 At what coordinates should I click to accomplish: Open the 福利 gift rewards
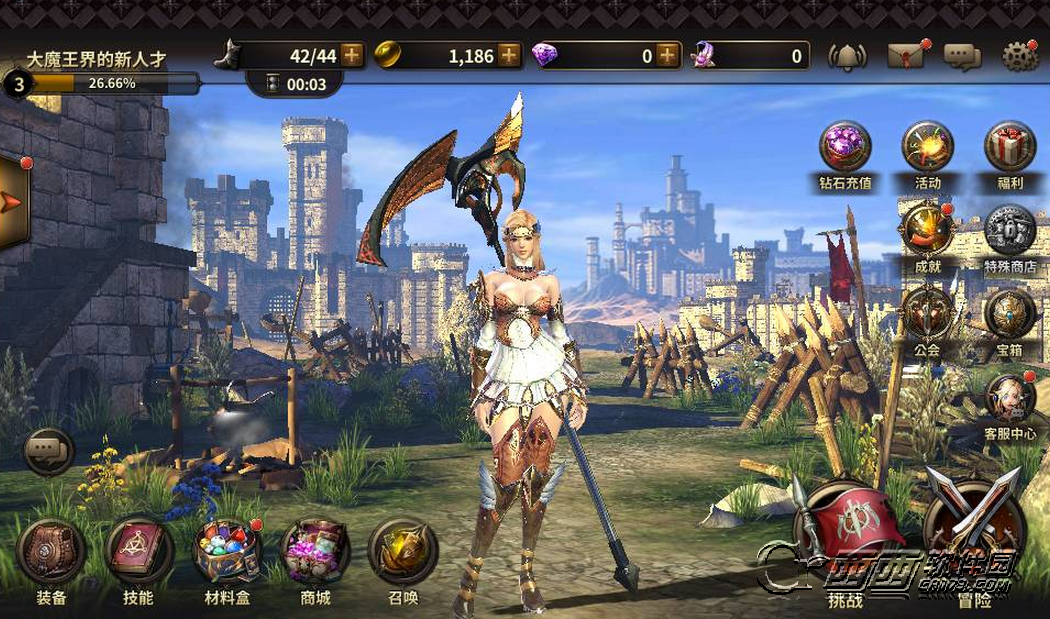[x=1010, y=148]
